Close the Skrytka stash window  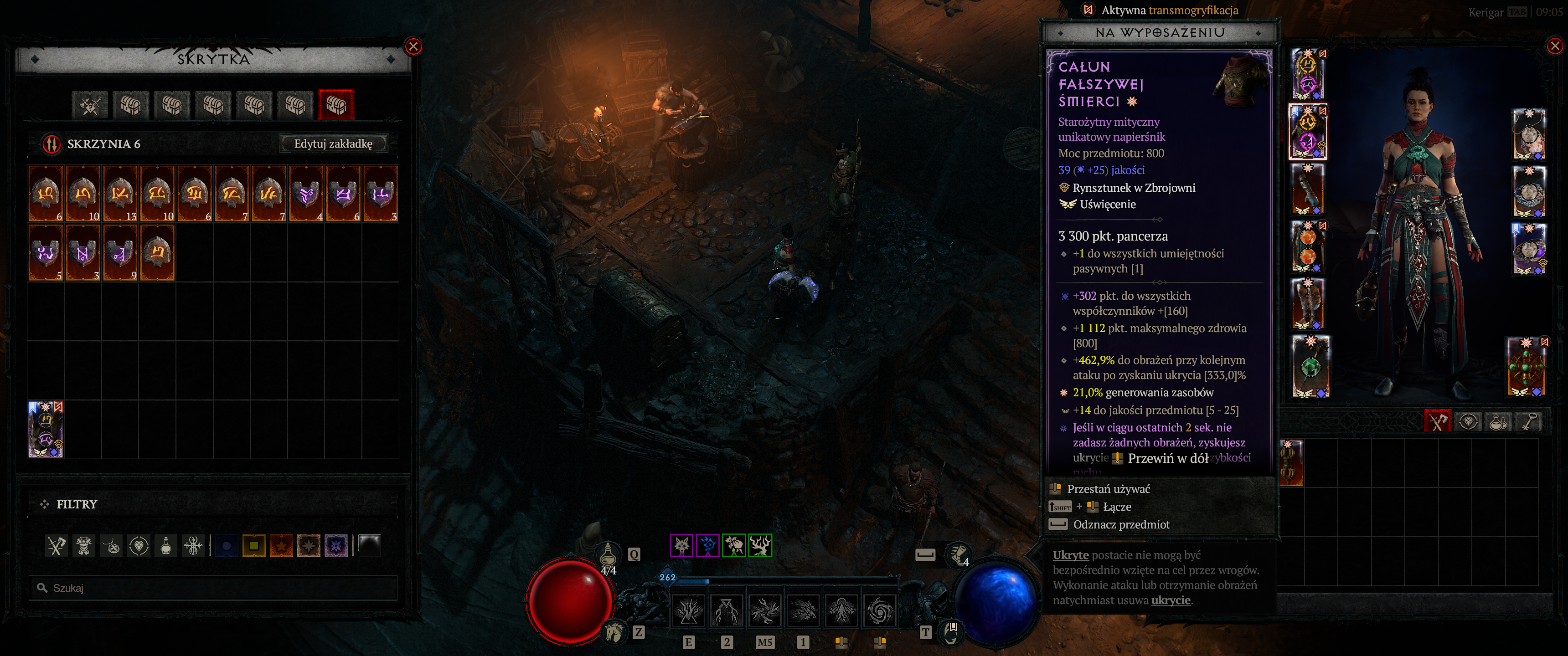(413, 46)
